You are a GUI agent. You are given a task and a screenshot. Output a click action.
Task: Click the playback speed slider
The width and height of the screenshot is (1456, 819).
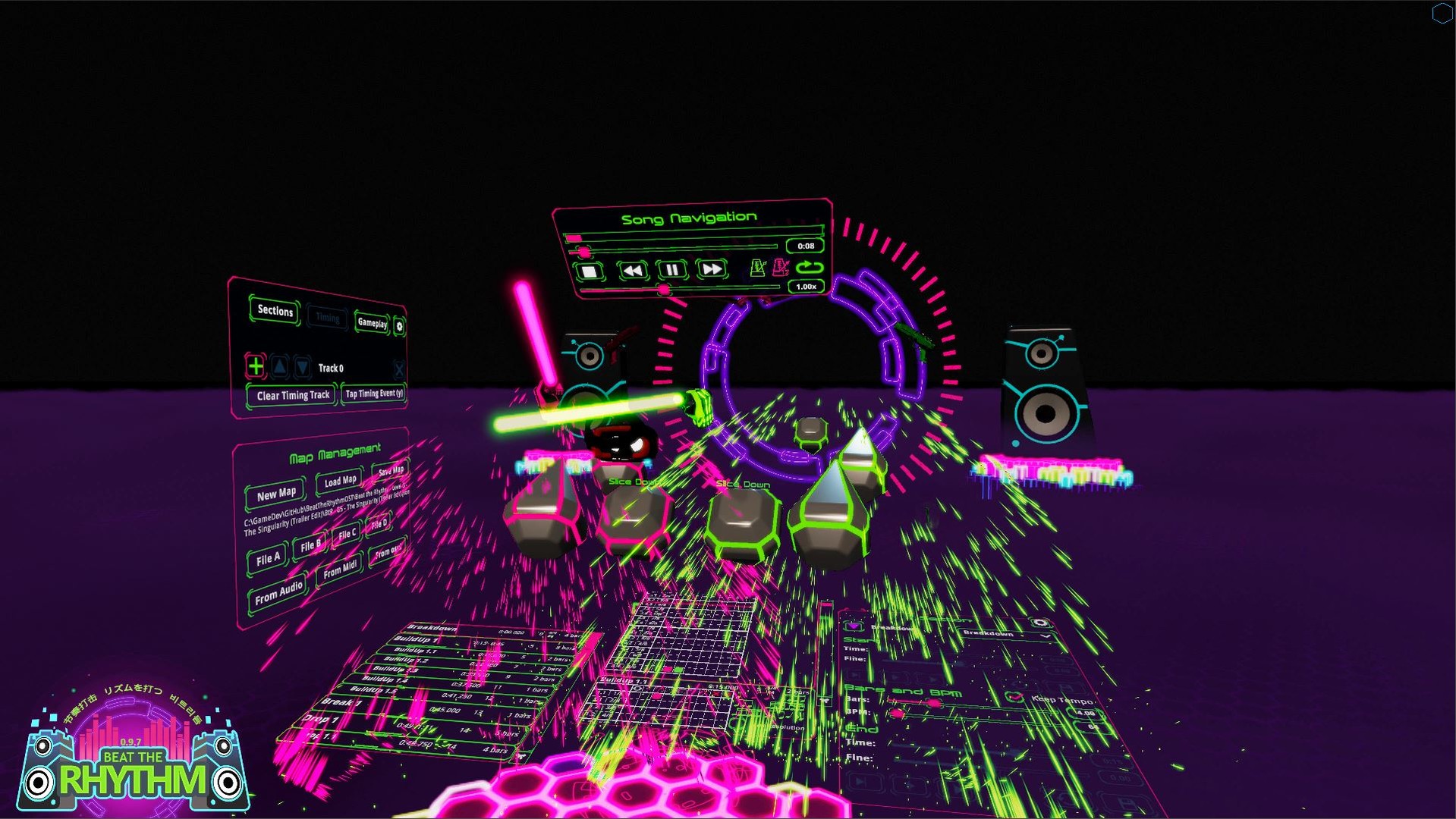coord(665,289)
